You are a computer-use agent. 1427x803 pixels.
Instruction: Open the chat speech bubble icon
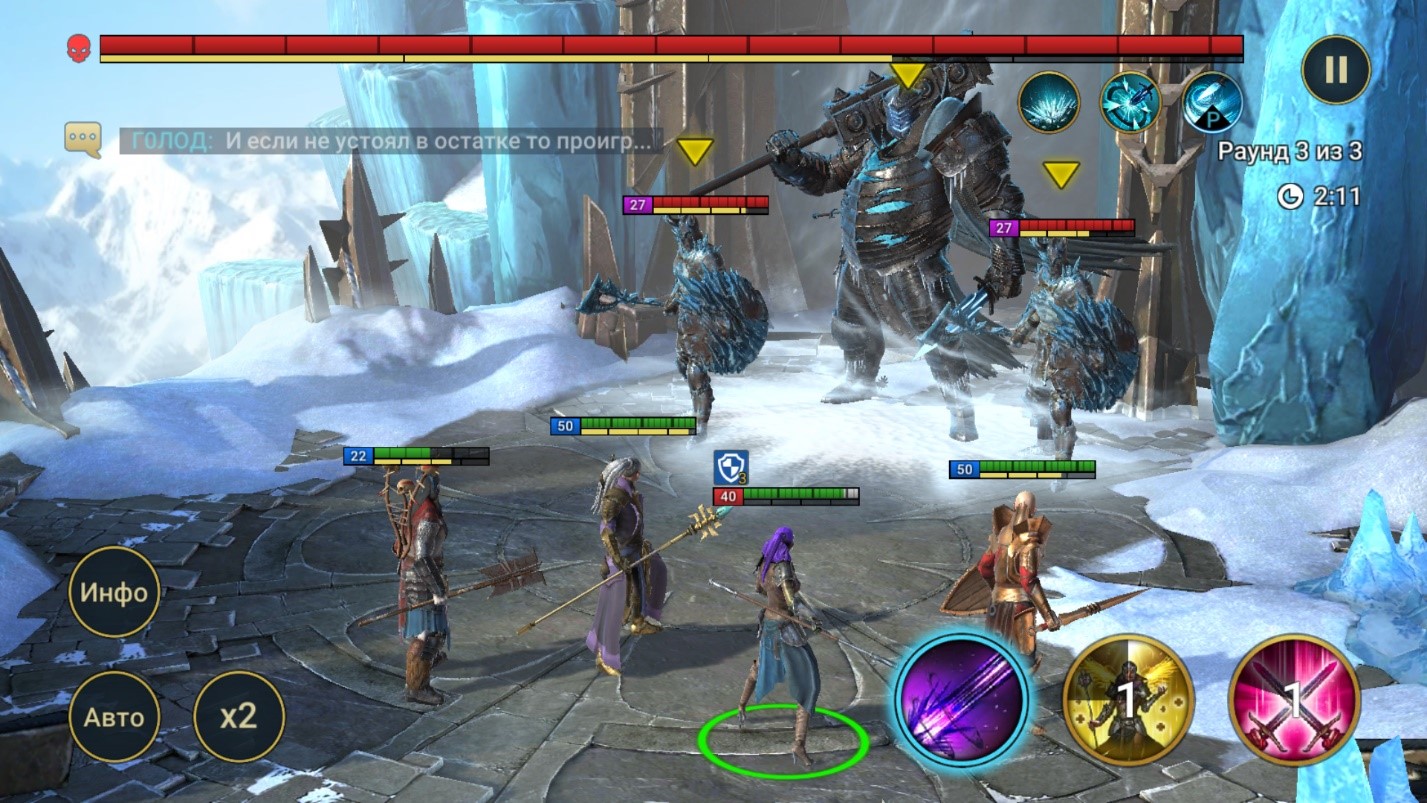tap(83, 139)
